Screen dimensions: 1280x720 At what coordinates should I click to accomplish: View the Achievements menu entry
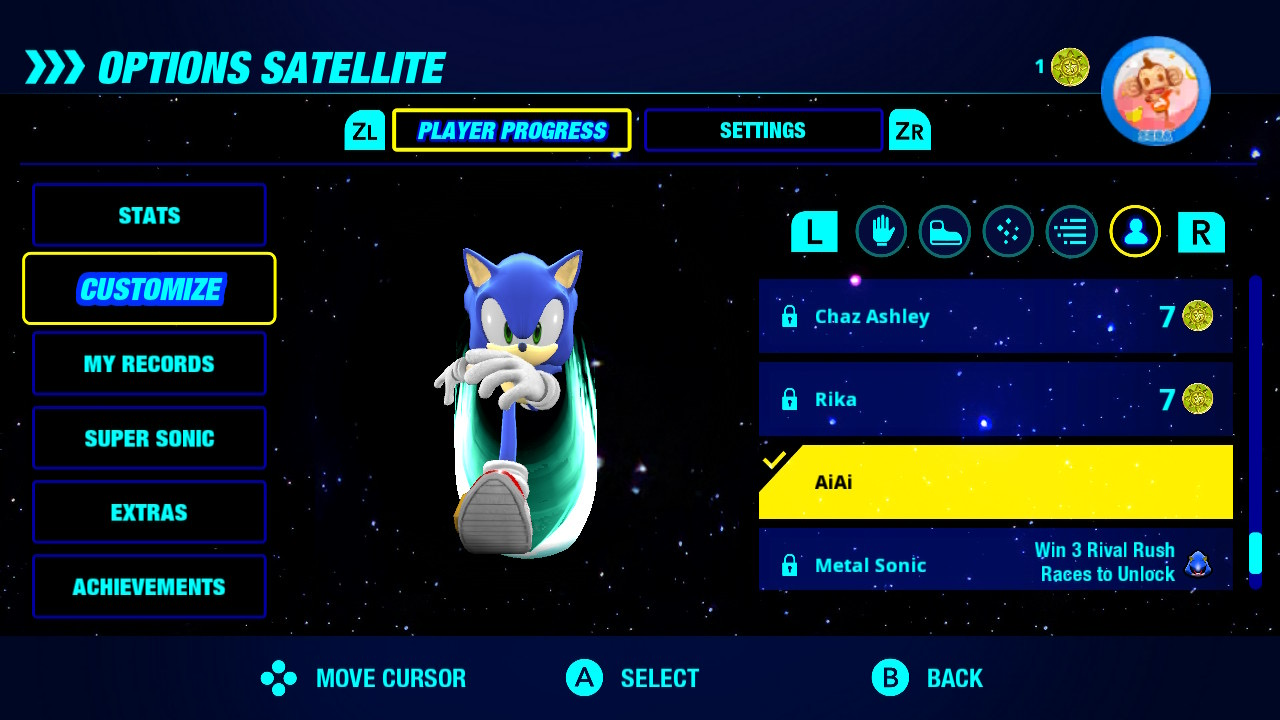(149, 587)
